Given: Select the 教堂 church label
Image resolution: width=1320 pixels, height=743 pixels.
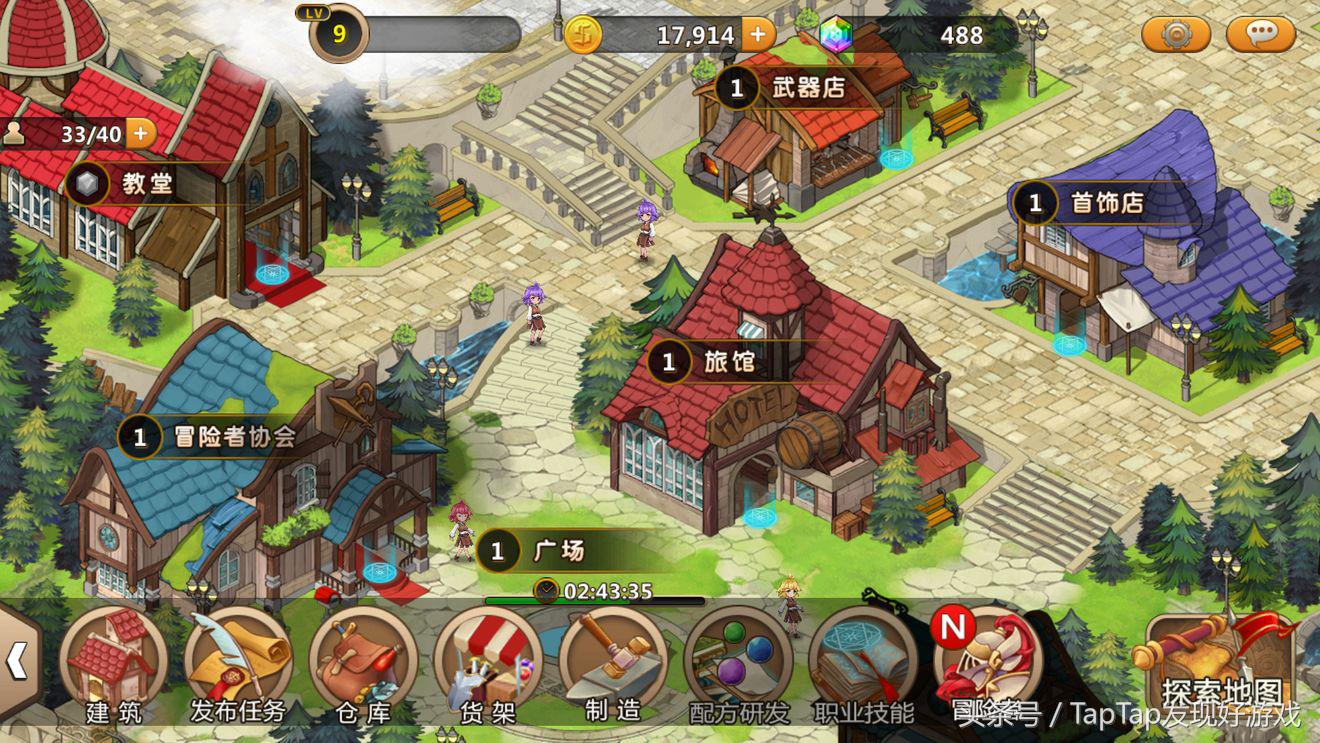Looking at the screenshot, I should [x=130, y=184].
